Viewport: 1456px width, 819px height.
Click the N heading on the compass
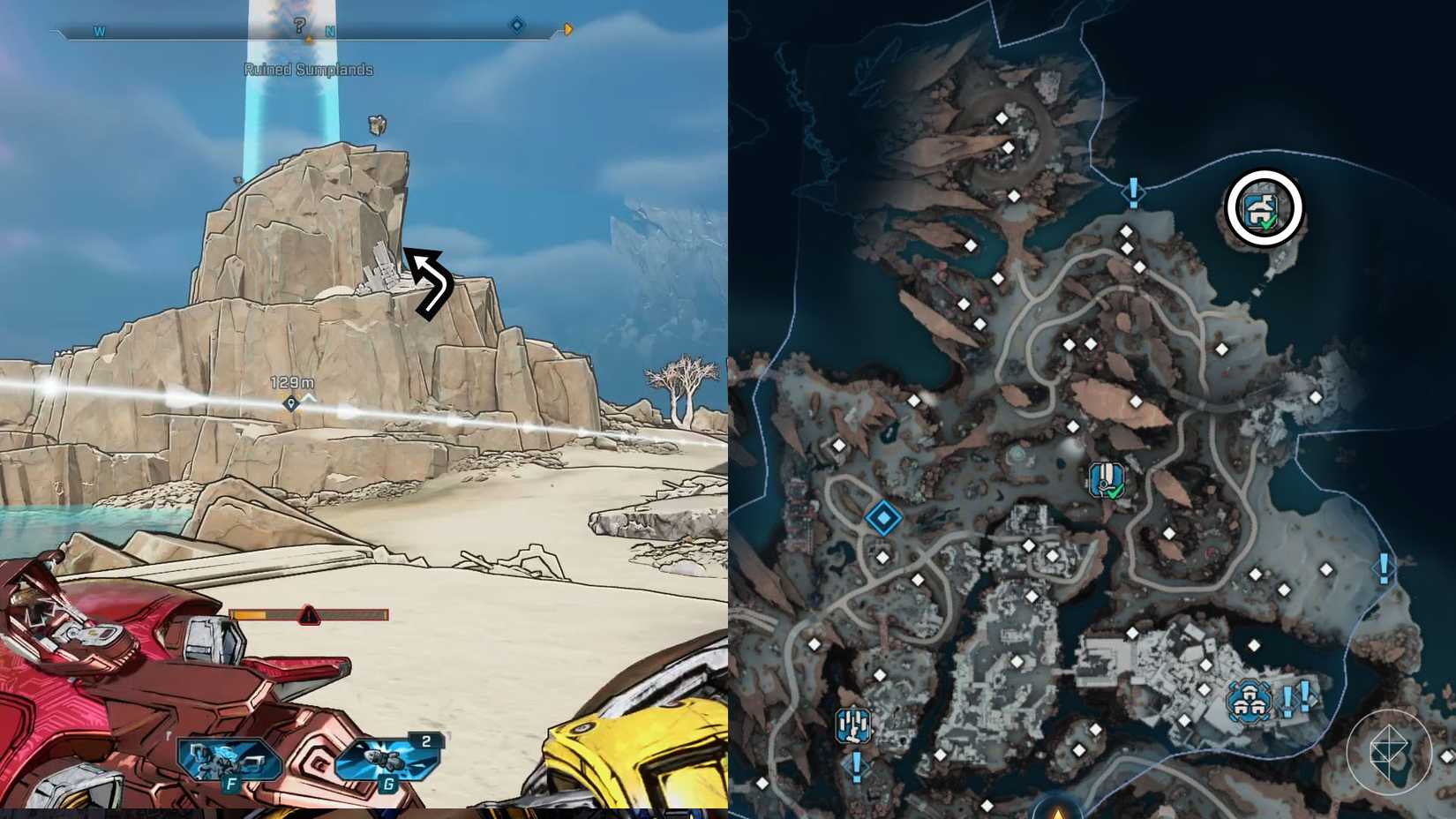(332, 29)
